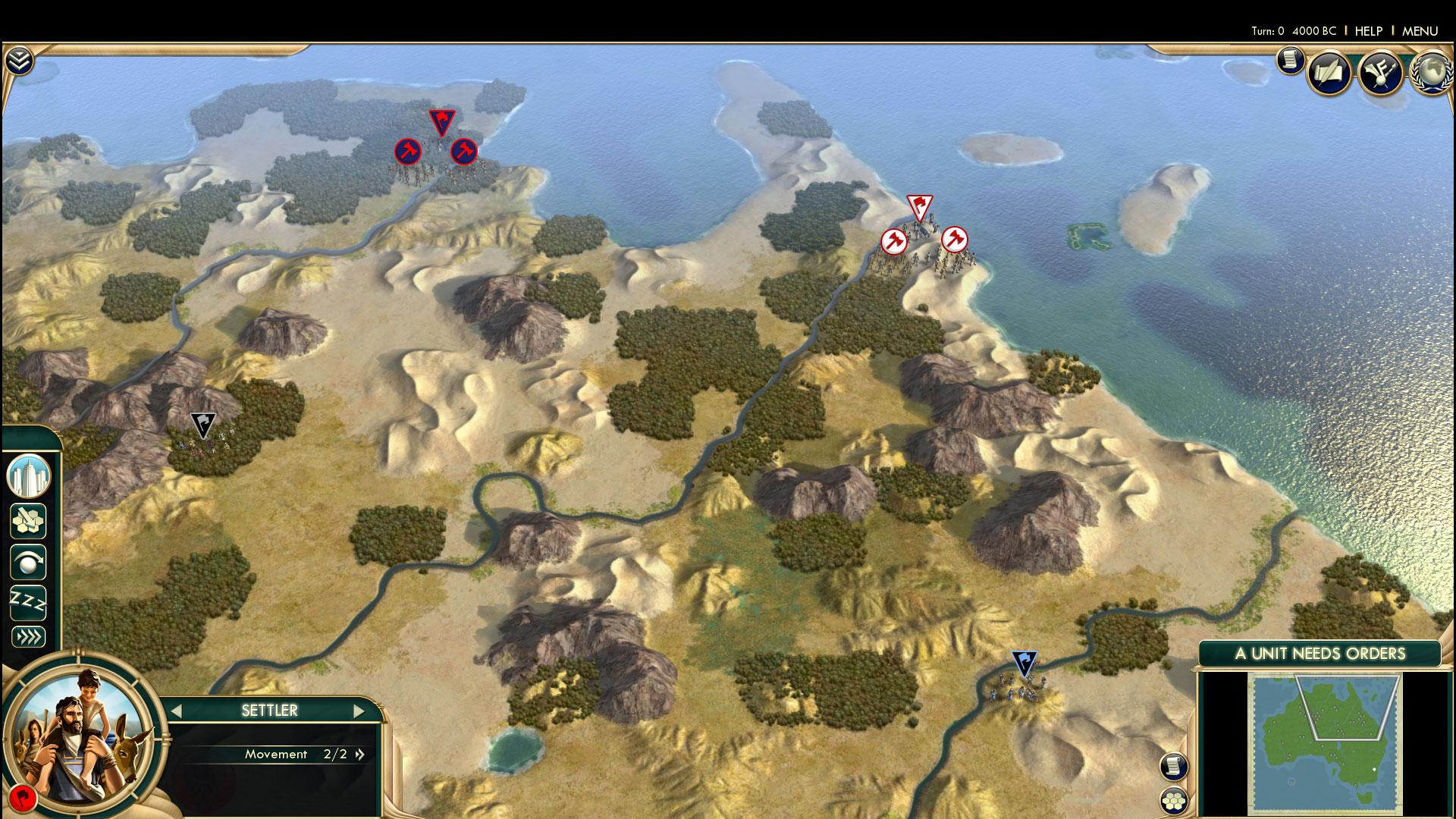Open the horn icon advisor panel
1456x819 pixels.
pos(1379,74)
